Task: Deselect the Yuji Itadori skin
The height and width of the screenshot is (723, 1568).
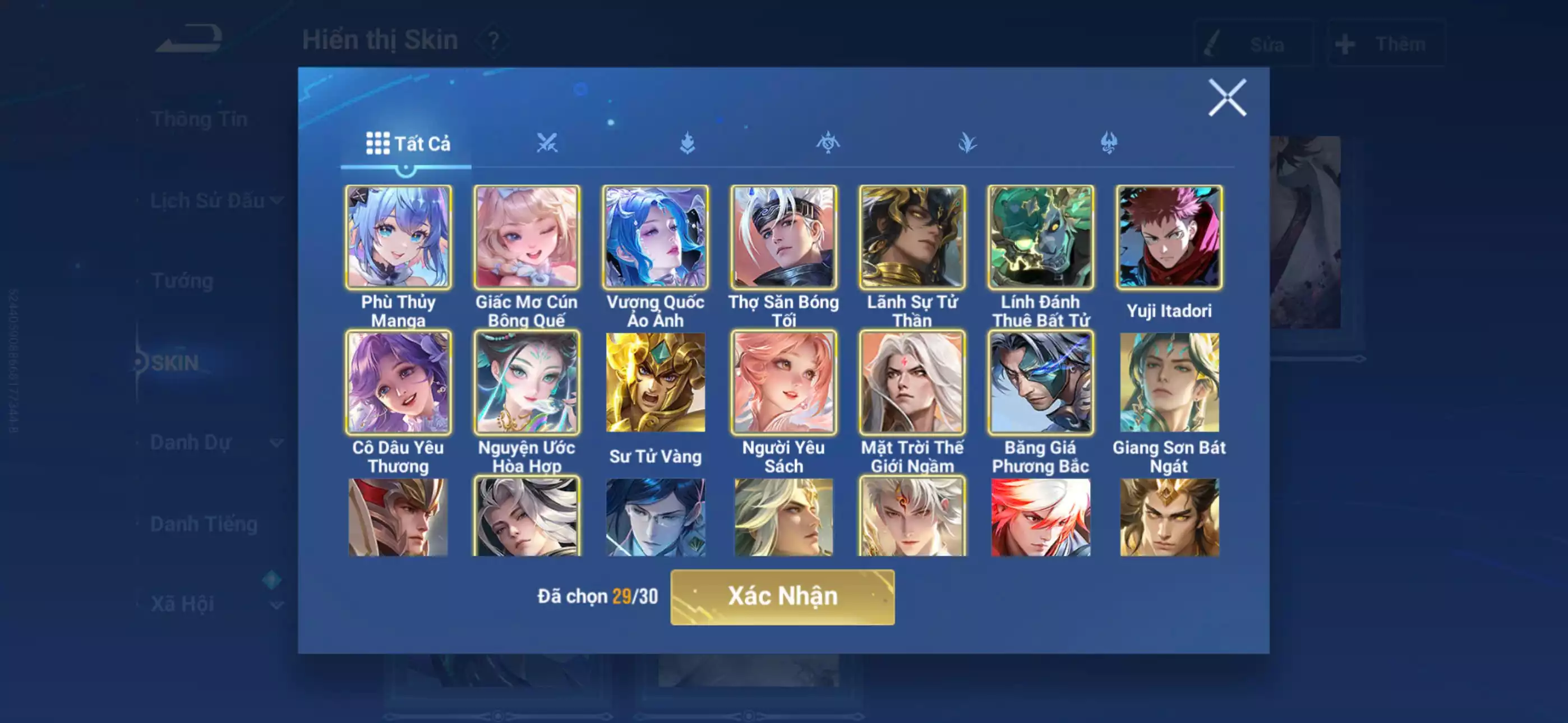Action: [1169, 237]
